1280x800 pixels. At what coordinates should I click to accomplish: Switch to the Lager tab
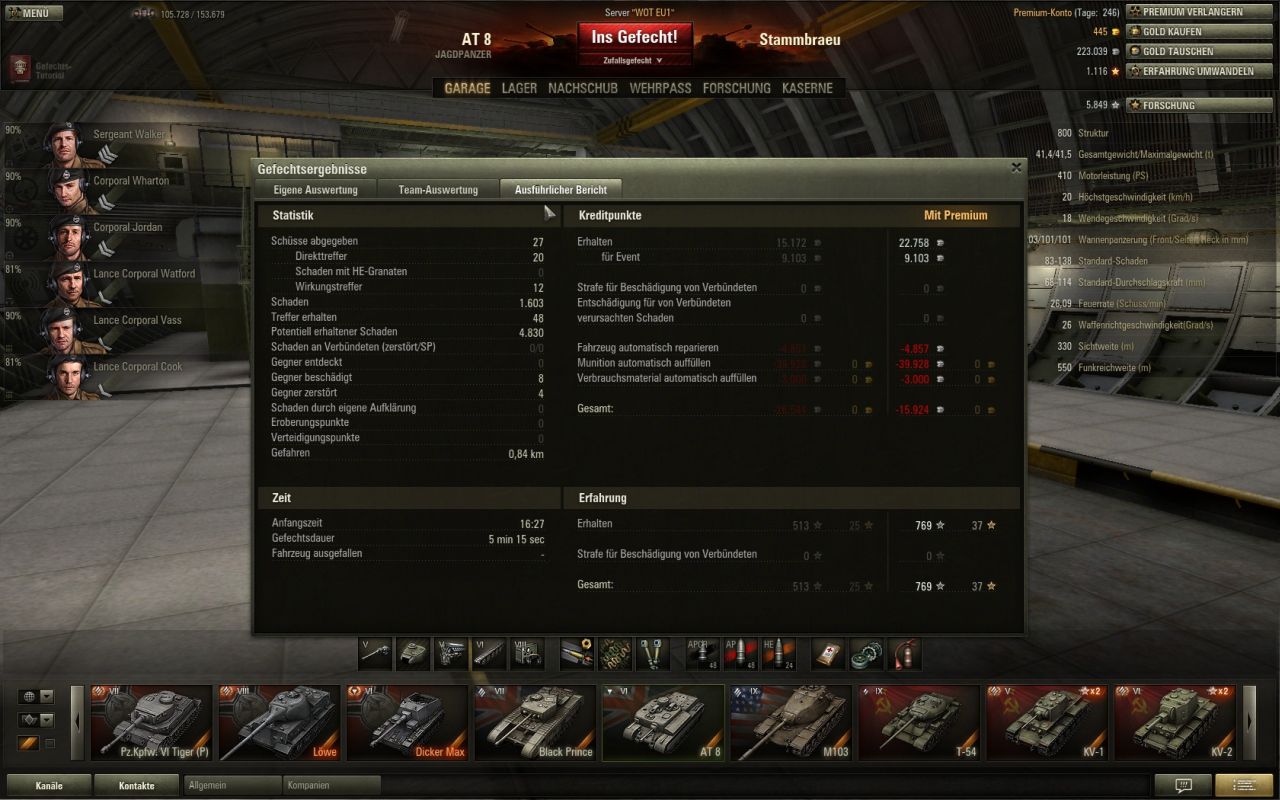click(x=519, y=88)
